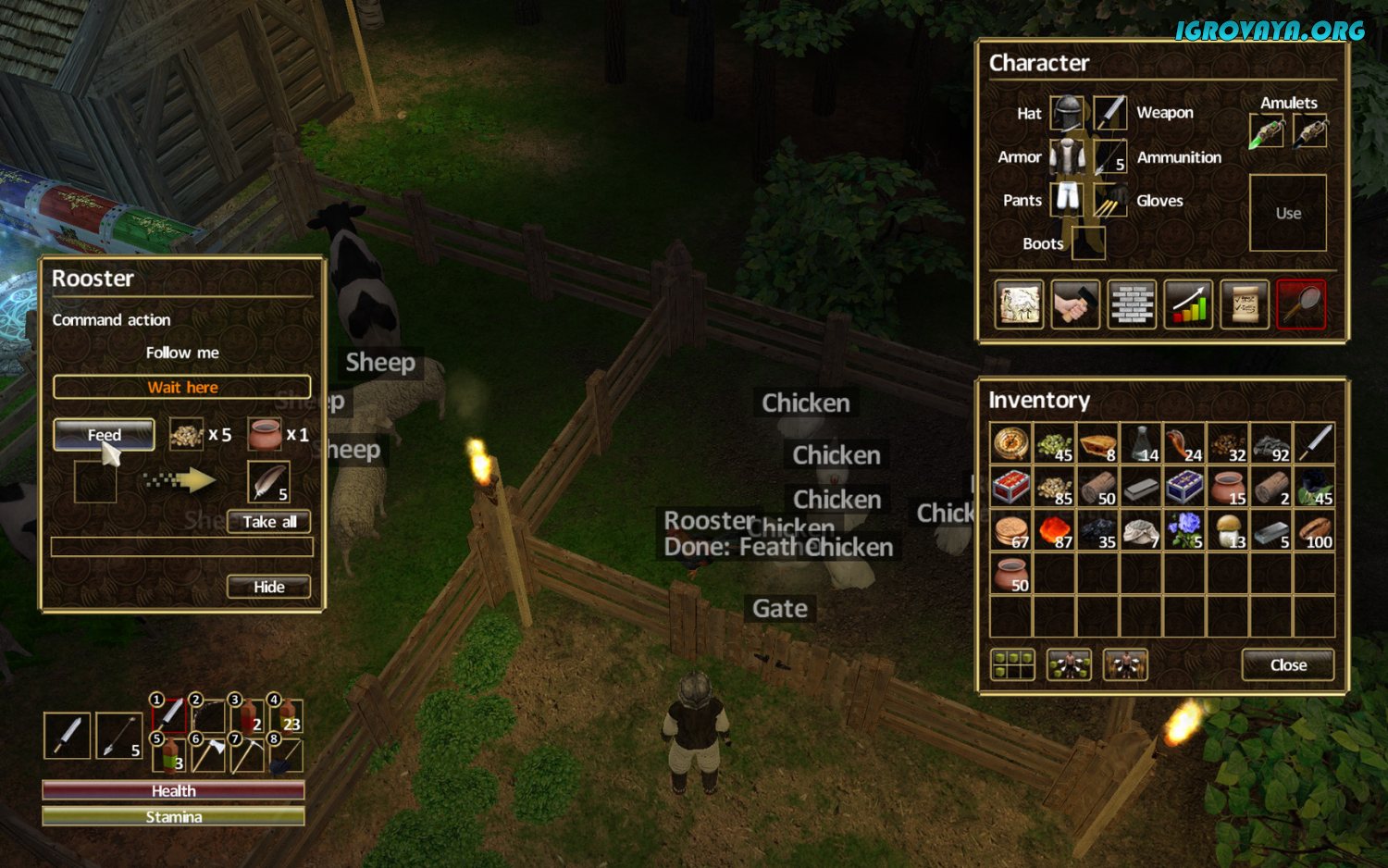Select the equipped helmet in the Hat slot

point(1066,114)
